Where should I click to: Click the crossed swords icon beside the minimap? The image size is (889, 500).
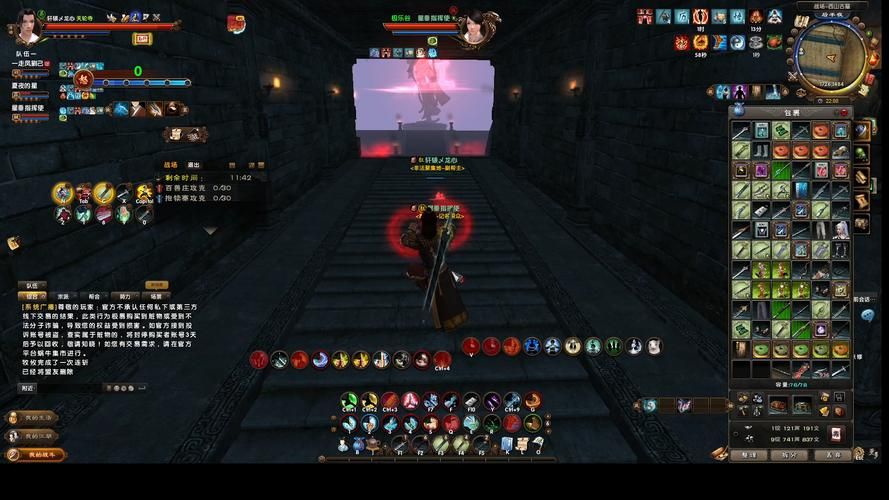(793, 76)
